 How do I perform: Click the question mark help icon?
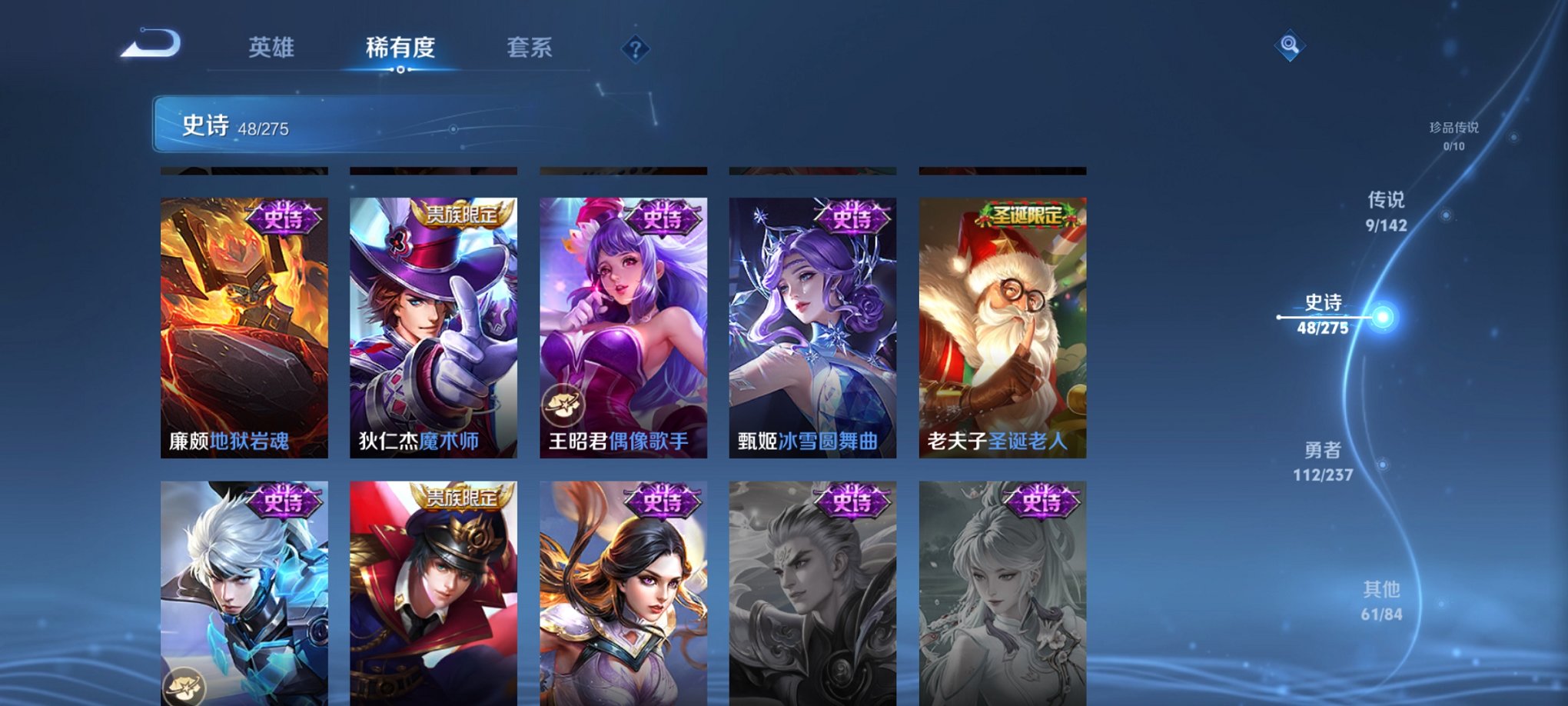coord(635,49)
